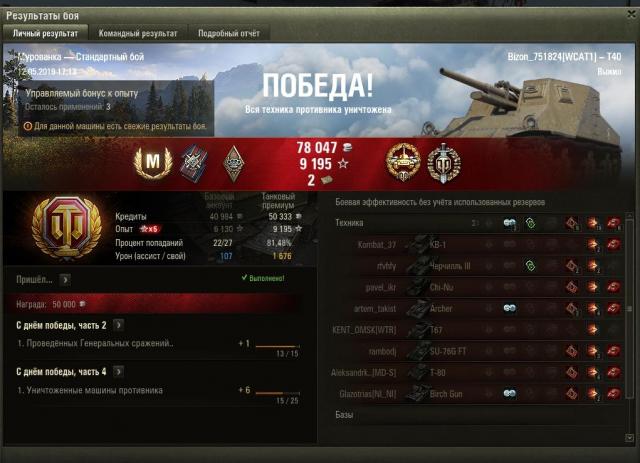Expand С днём победы, часть 4 mission
Screen dimensions: 640x463
point(118,372)
